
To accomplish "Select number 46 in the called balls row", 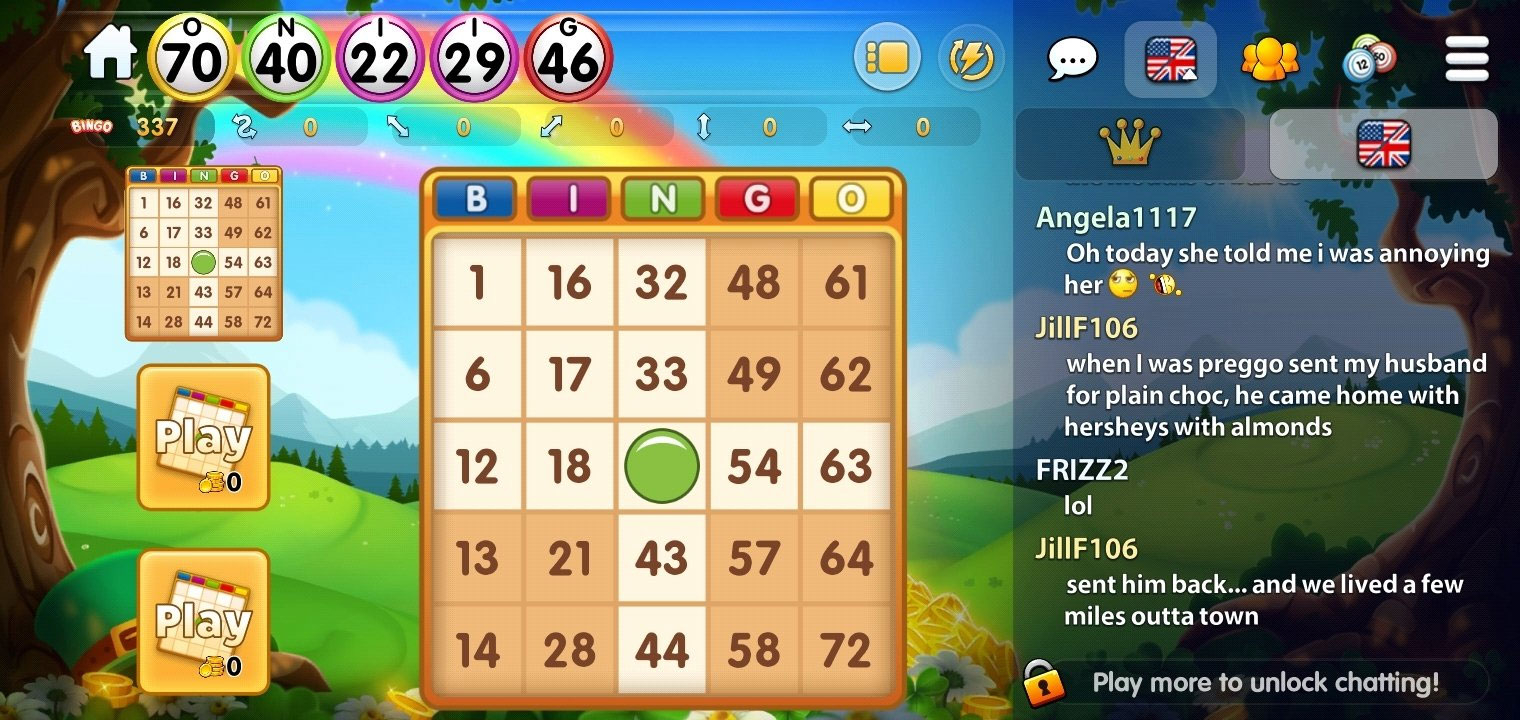I will (x=570, y=59).
